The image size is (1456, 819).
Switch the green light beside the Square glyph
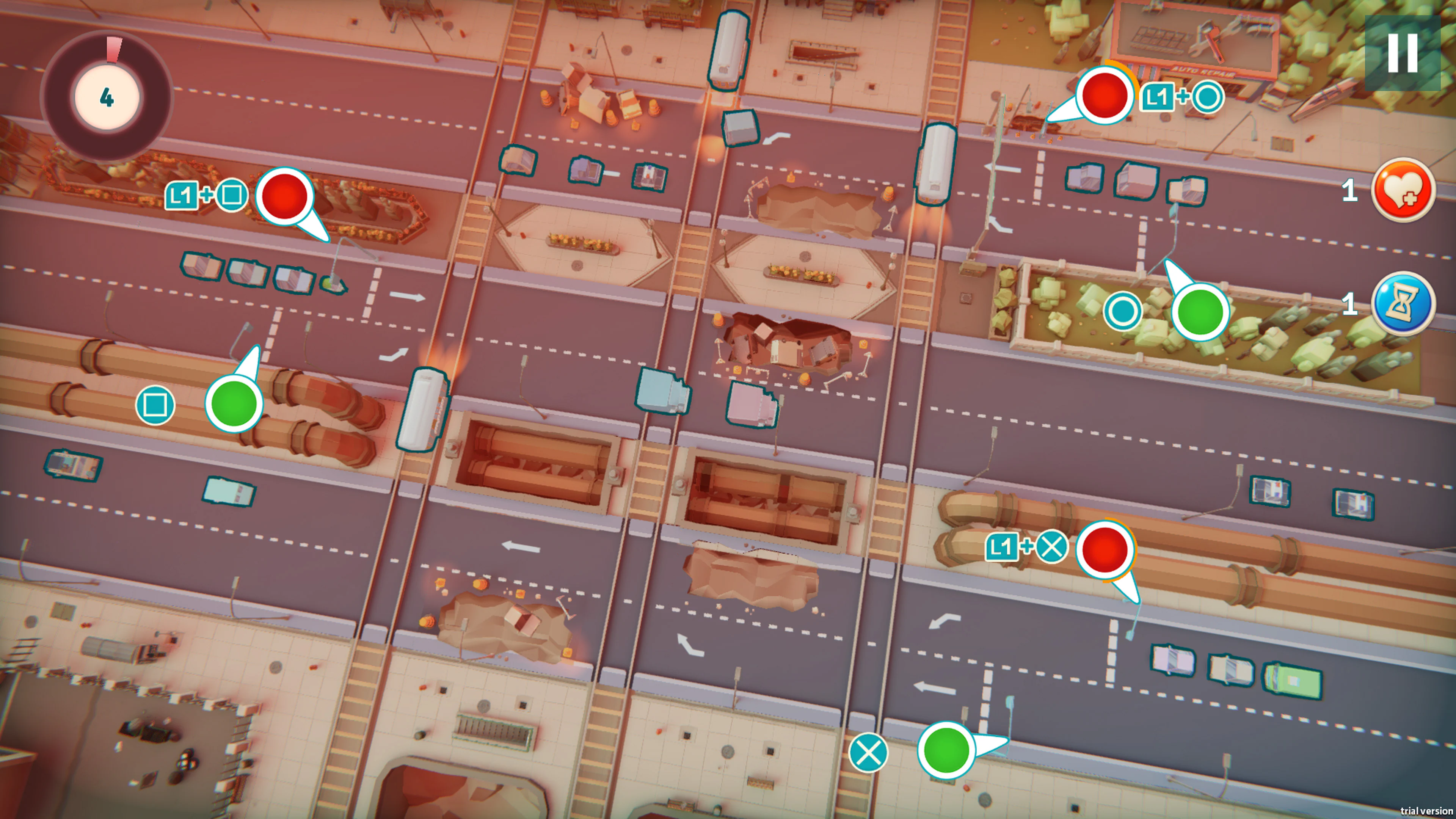coord(234,403)
